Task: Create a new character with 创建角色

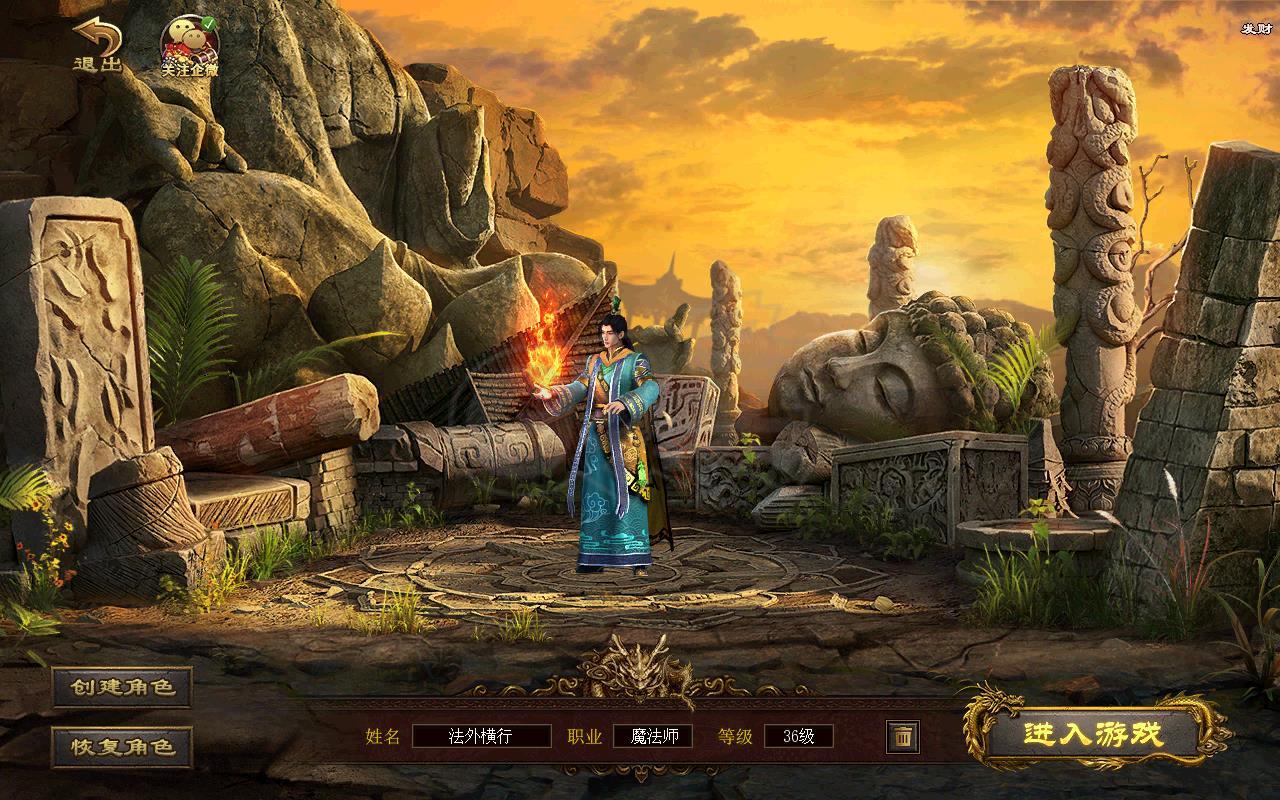Action: point(122,687)
